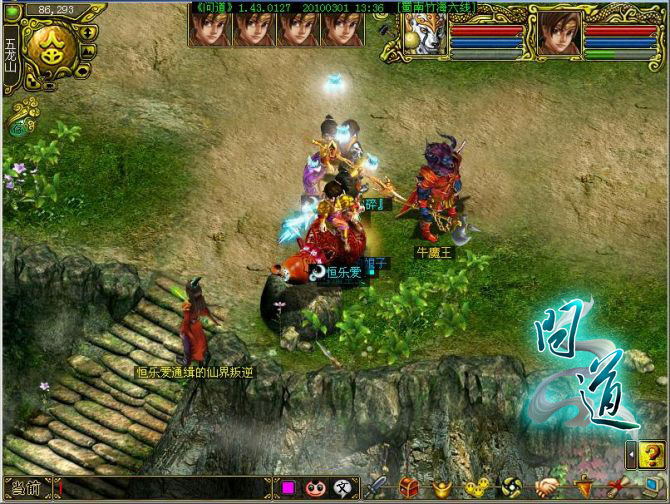Image resolution: width=670 pixels, height=504 pixels.
Task: Click the red smiley emoticon button
Action: click(x=316, y=488)
